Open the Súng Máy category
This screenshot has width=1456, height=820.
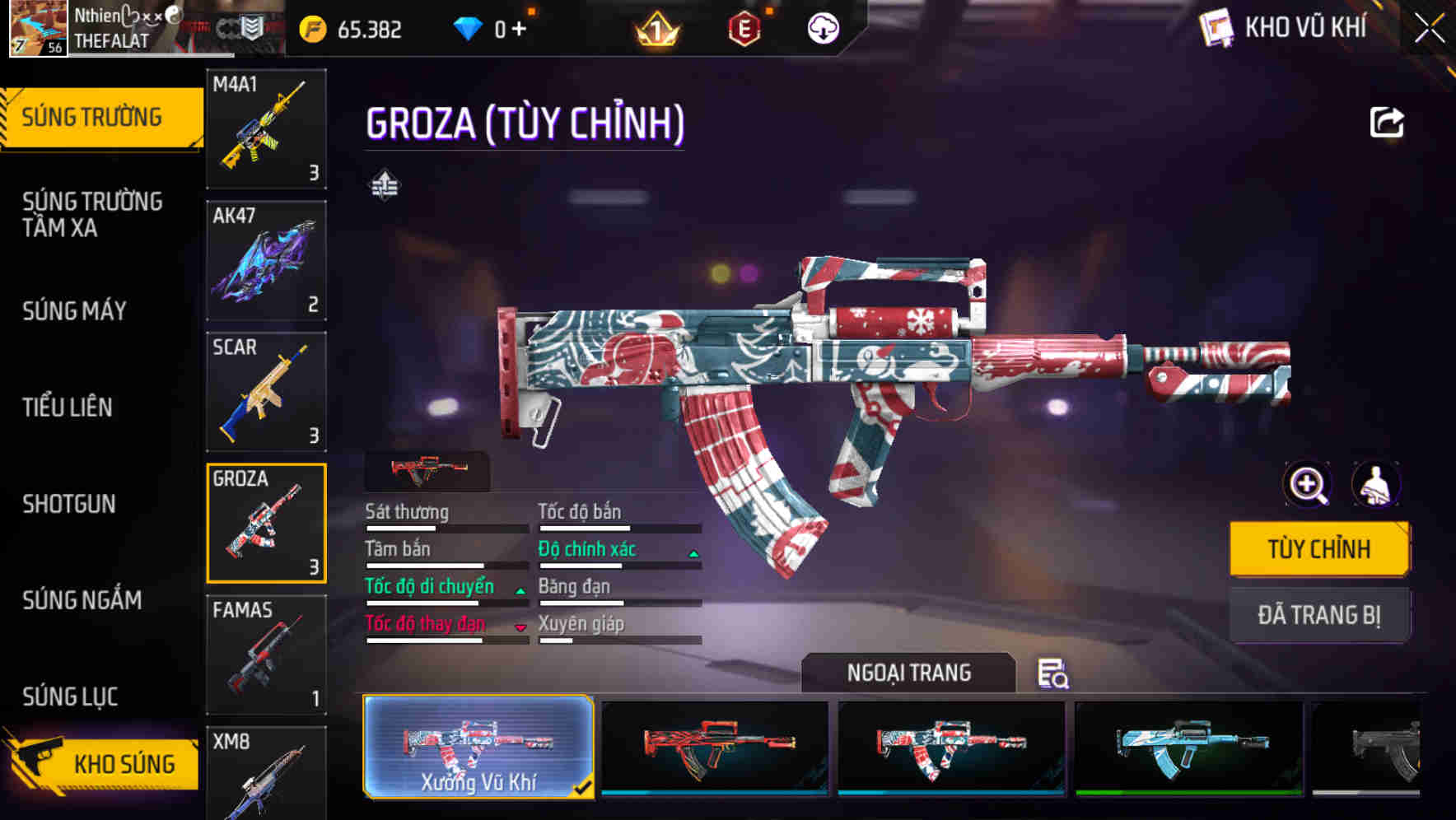coord(74,311)
